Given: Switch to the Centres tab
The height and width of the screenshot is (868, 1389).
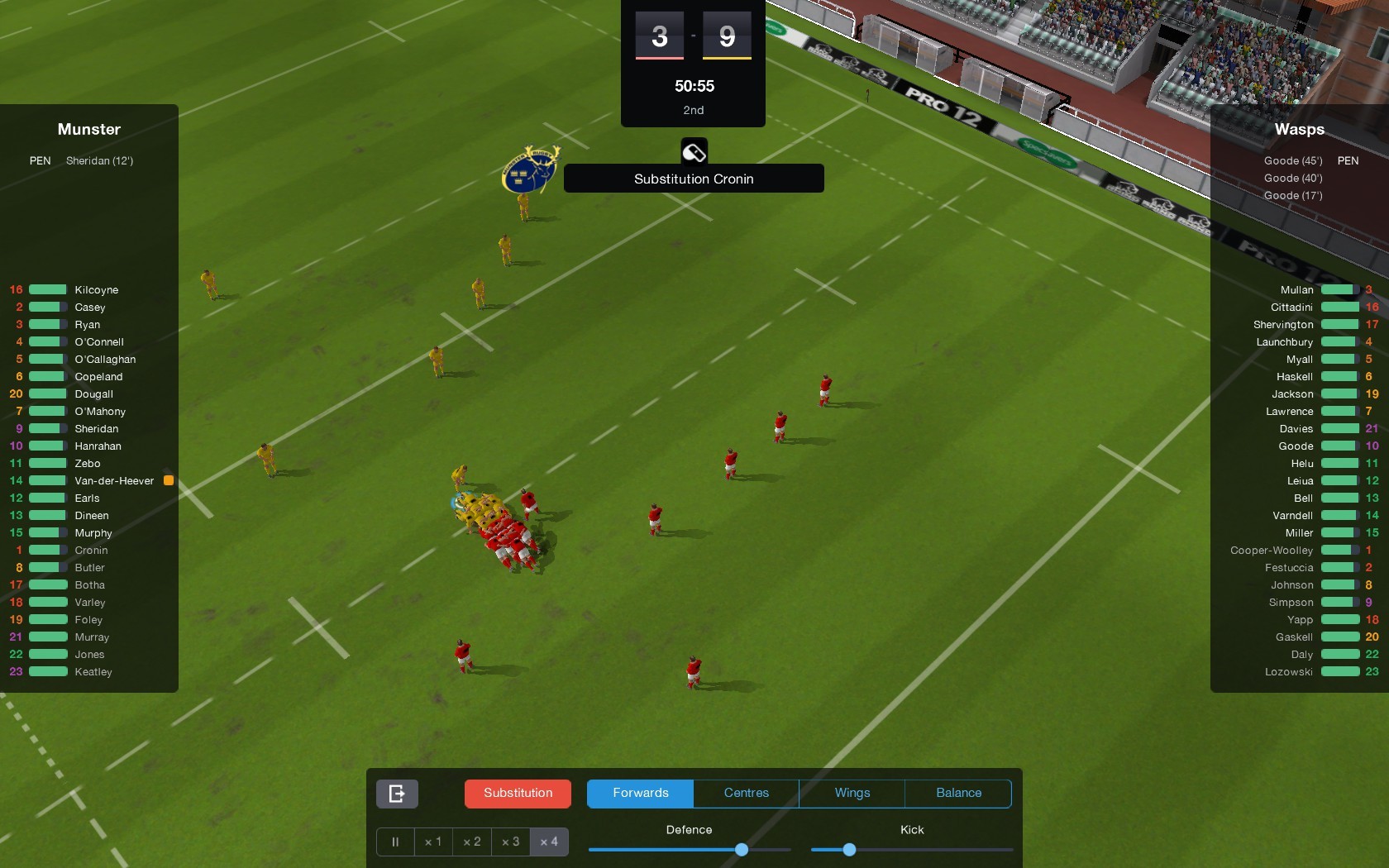Looking at the screenshot, I should click(745, 793).
